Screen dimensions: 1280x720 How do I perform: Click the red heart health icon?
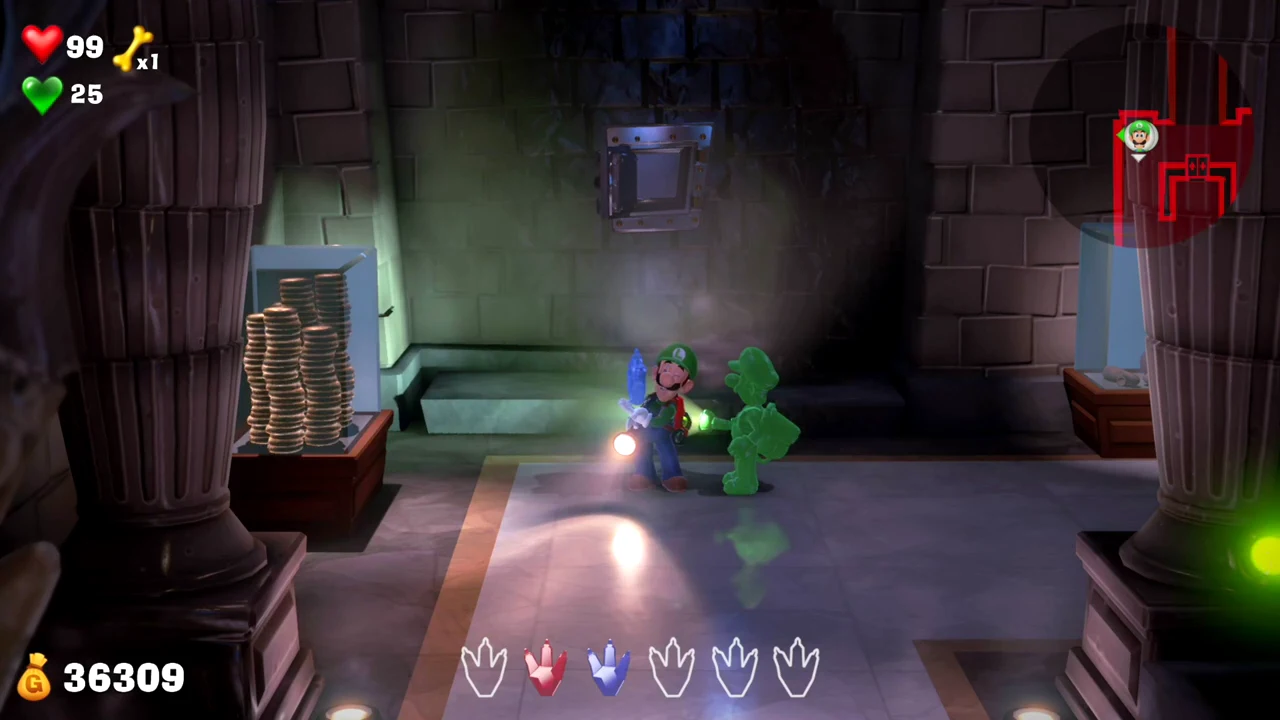42,42
